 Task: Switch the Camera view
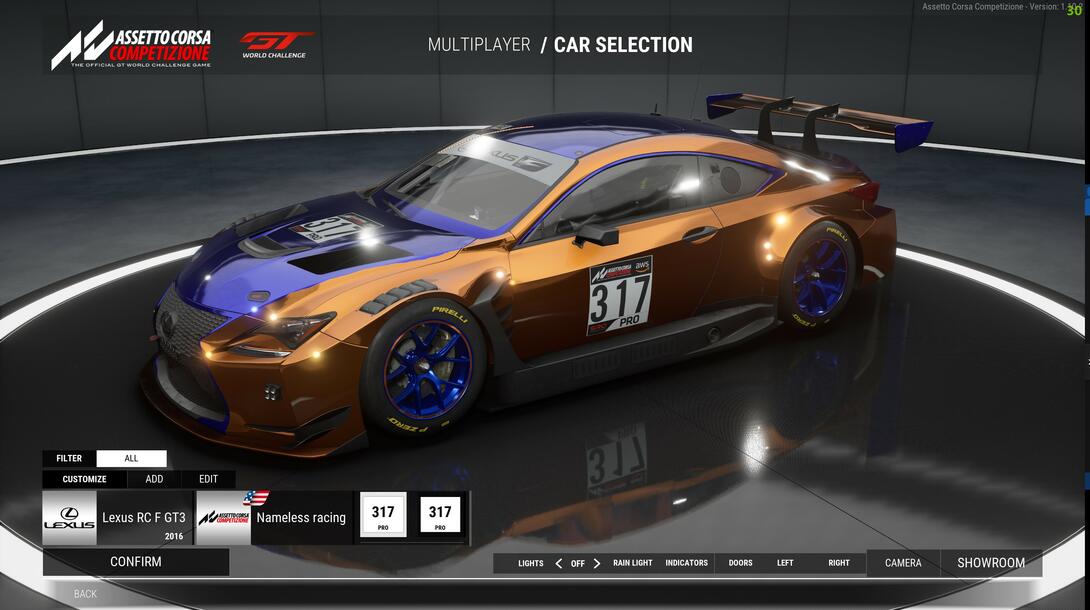pos(903,563)
